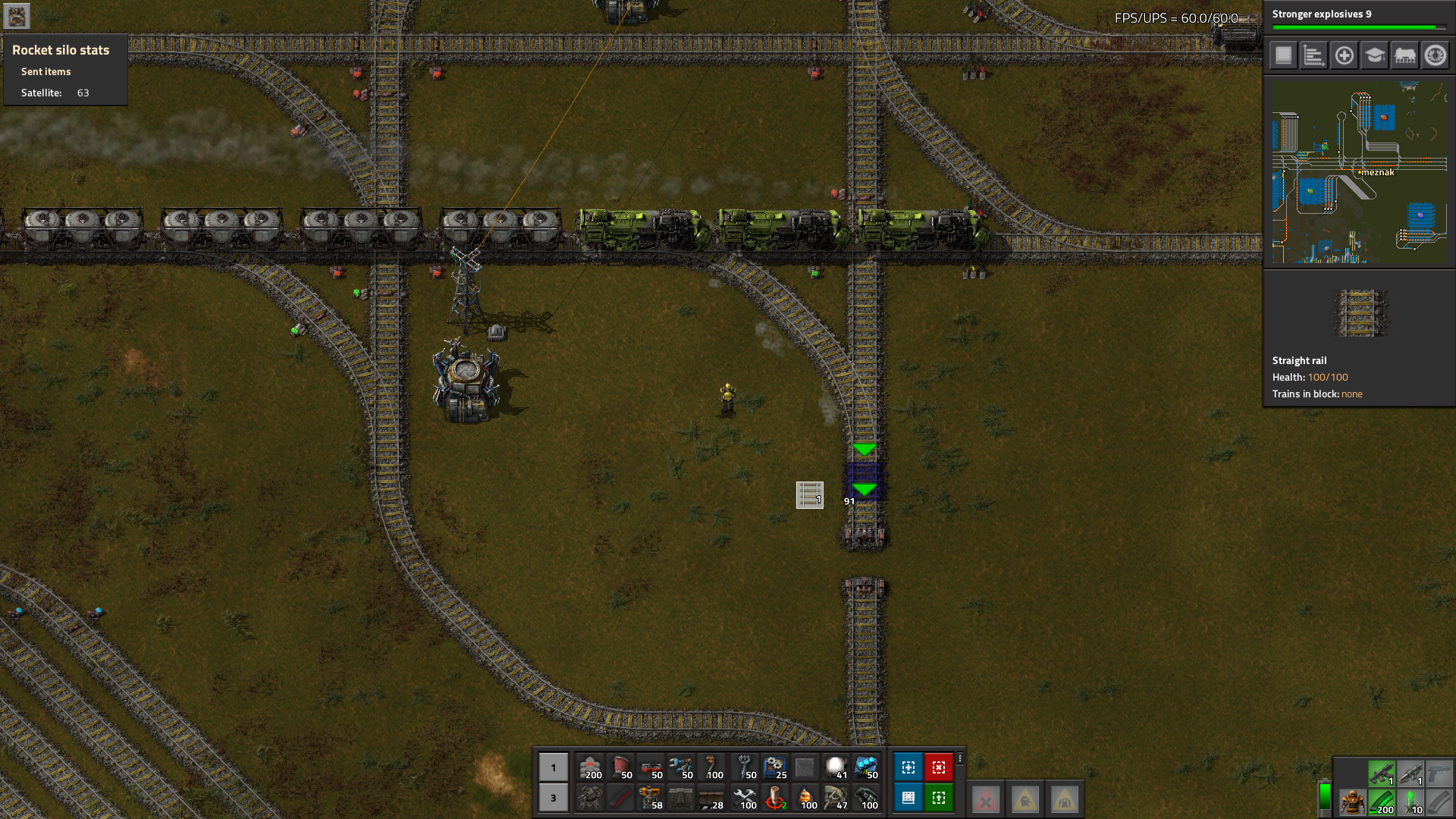
Task: View the achievements list
Action: 1435,55
